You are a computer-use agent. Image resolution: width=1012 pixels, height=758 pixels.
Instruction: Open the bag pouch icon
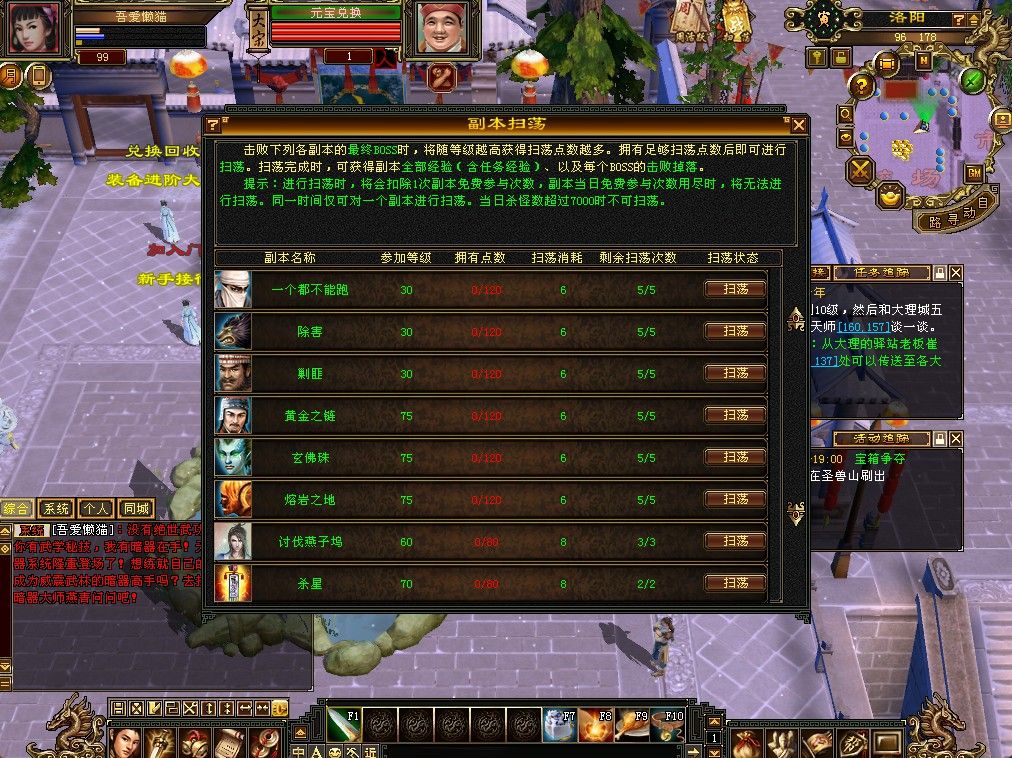746,743
